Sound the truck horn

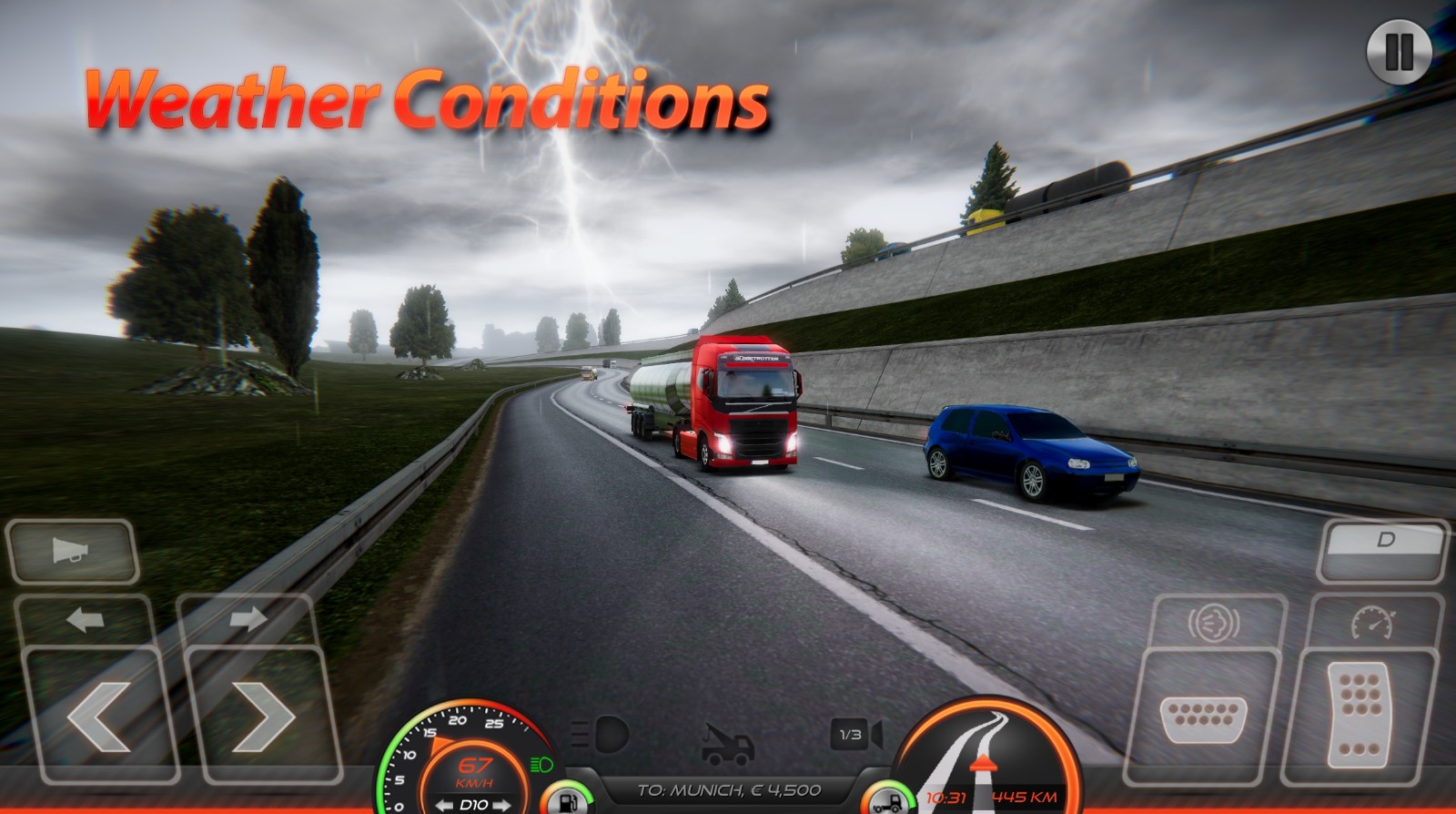click(x=68, y=546)
